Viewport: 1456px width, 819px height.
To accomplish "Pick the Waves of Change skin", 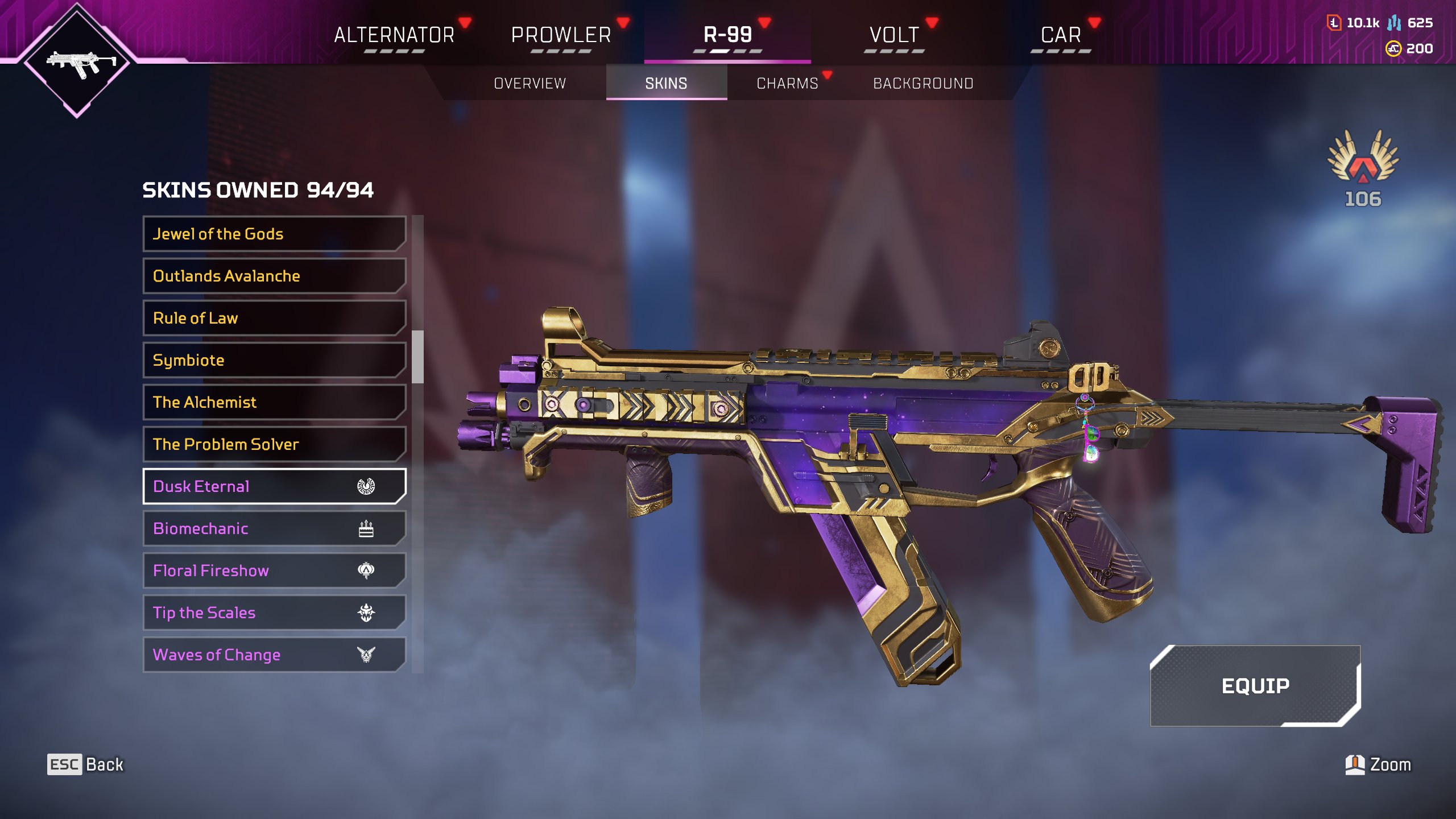I will point(274,655).
